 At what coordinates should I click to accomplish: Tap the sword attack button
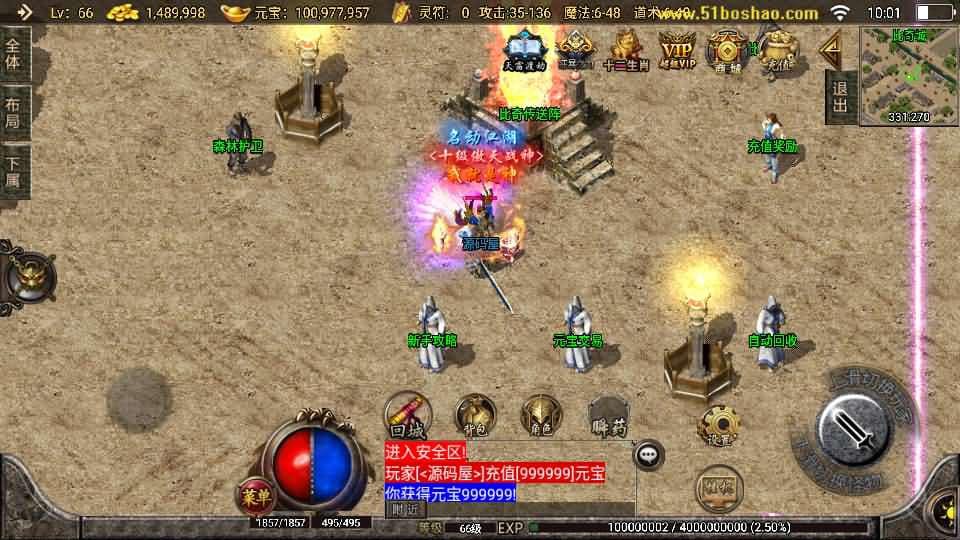(853, 428)
